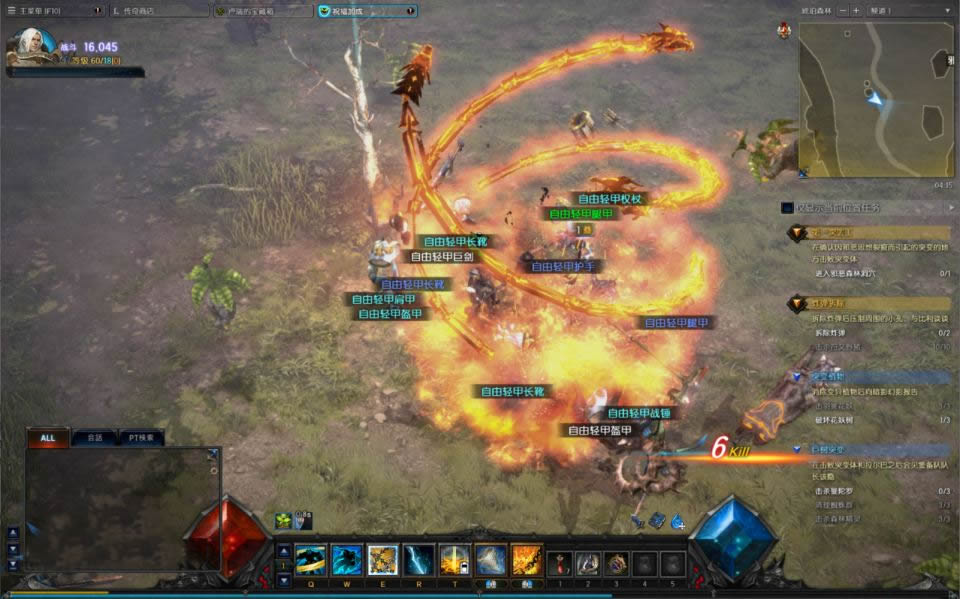Toggle show-current-location-quests checkbox
Image resolution: width=960 pixels, height=599 pixels.
click(x=789, y=208)
